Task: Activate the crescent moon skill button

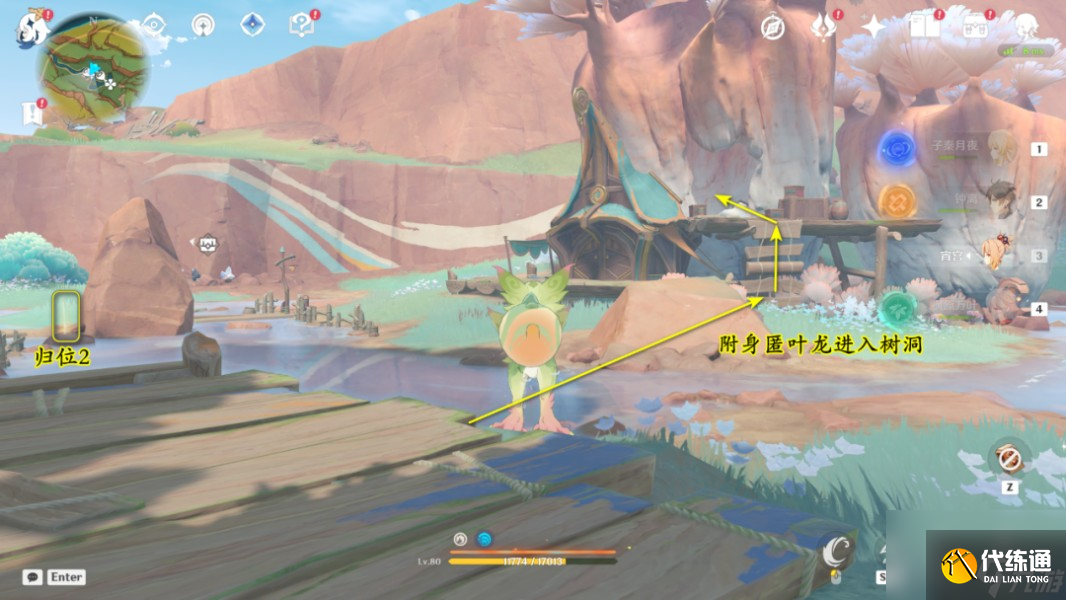Action: point(835,548)
